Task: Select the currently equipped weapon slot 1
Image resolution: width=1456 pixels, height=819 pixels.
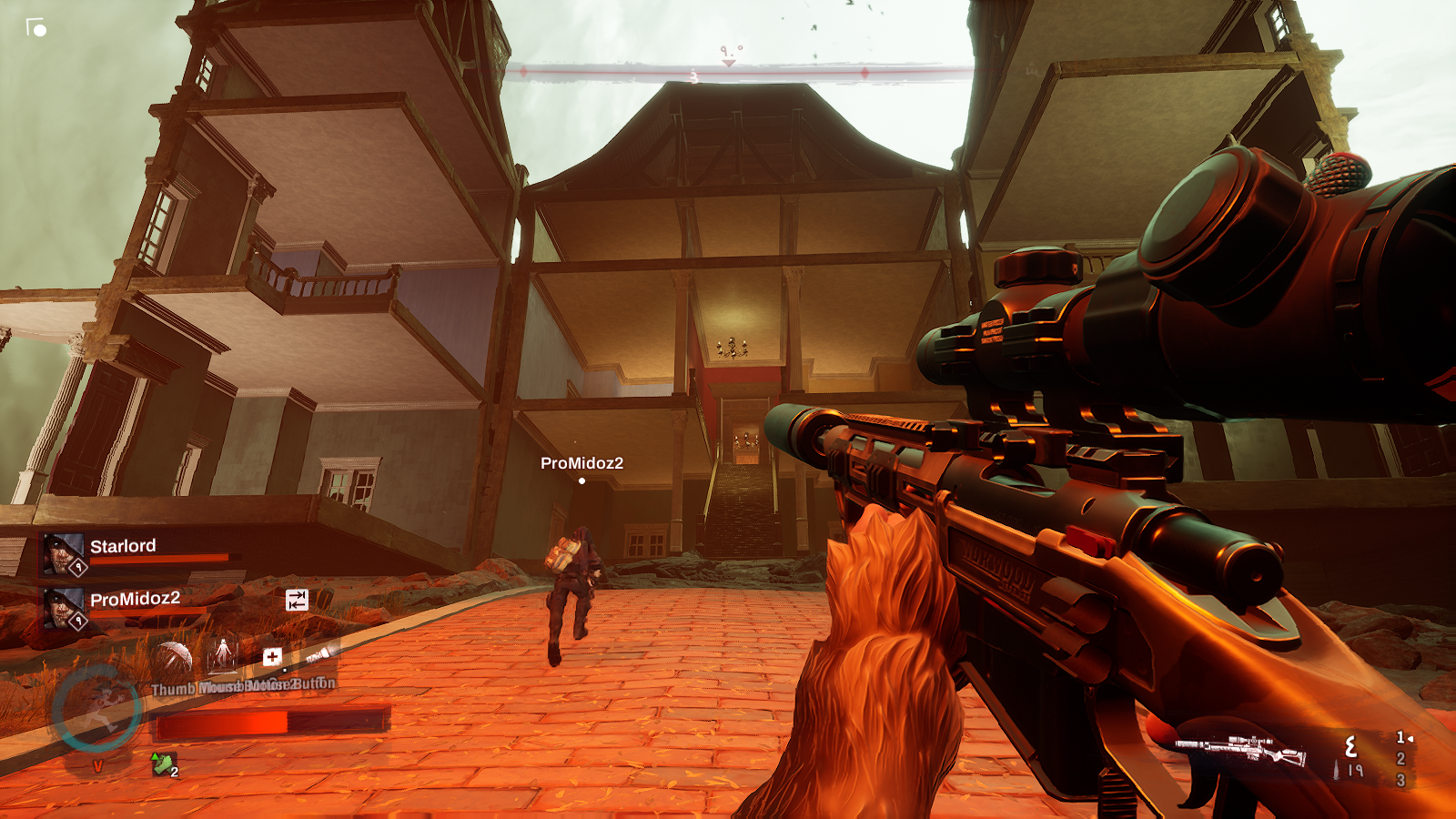Action: (1400, 738)
